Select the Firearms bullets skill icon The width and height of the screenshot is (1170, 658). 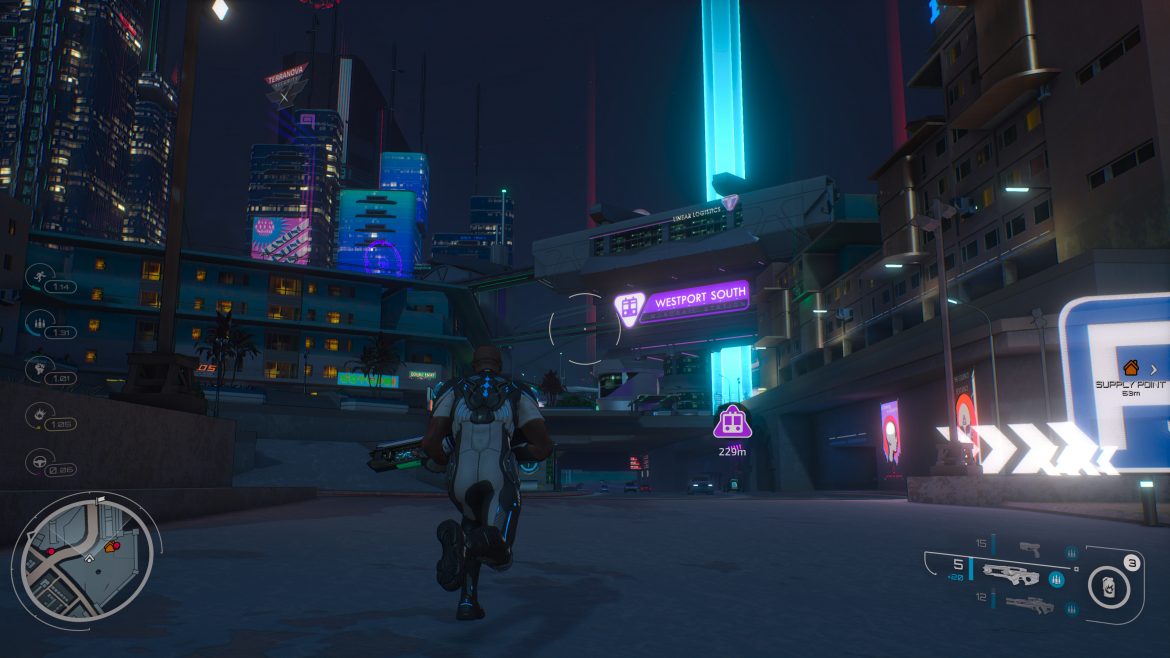tap(39, 322)
